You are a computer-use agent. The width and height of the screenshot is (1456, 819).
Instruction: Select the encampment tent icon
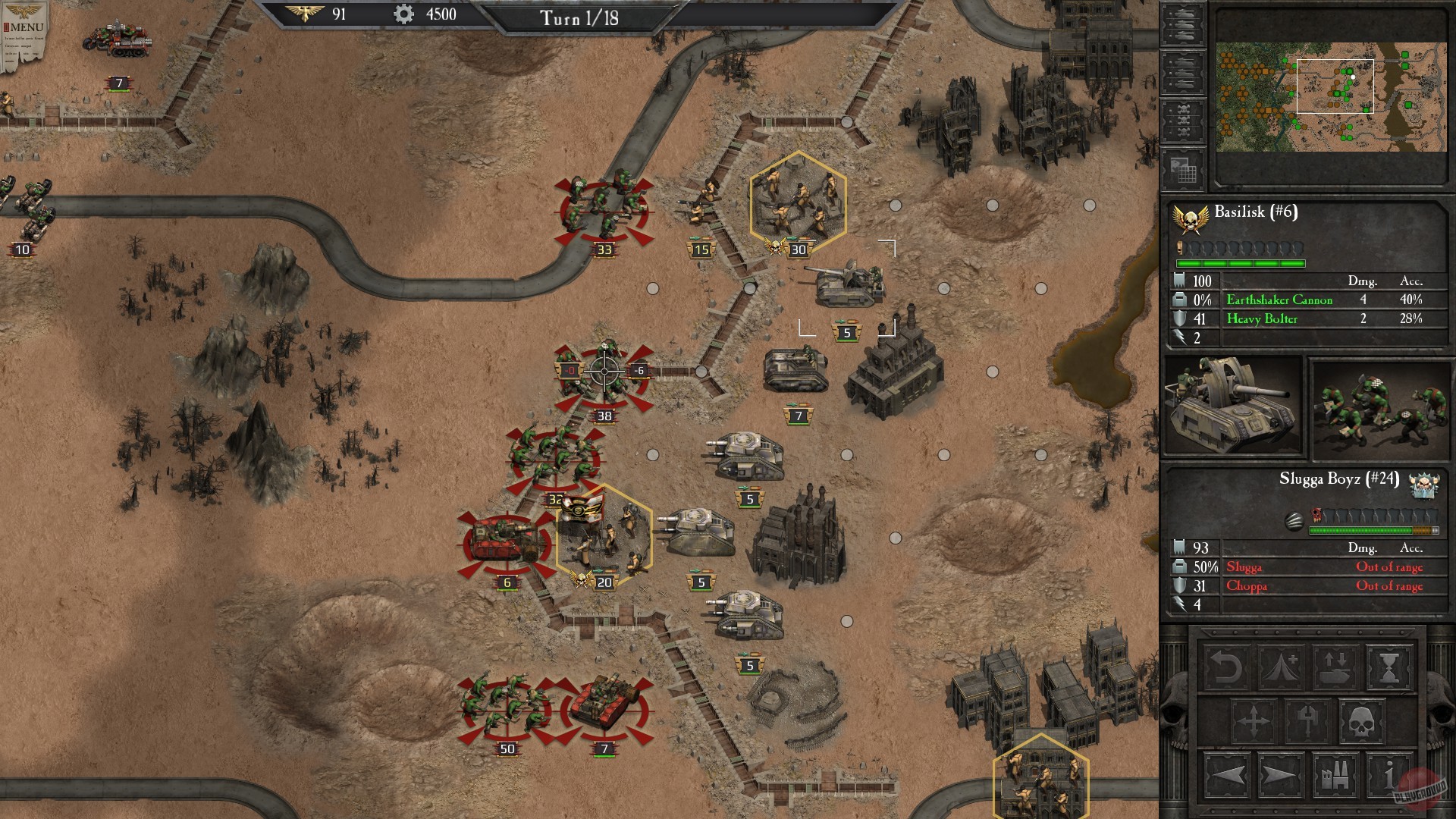[1282, 667]
